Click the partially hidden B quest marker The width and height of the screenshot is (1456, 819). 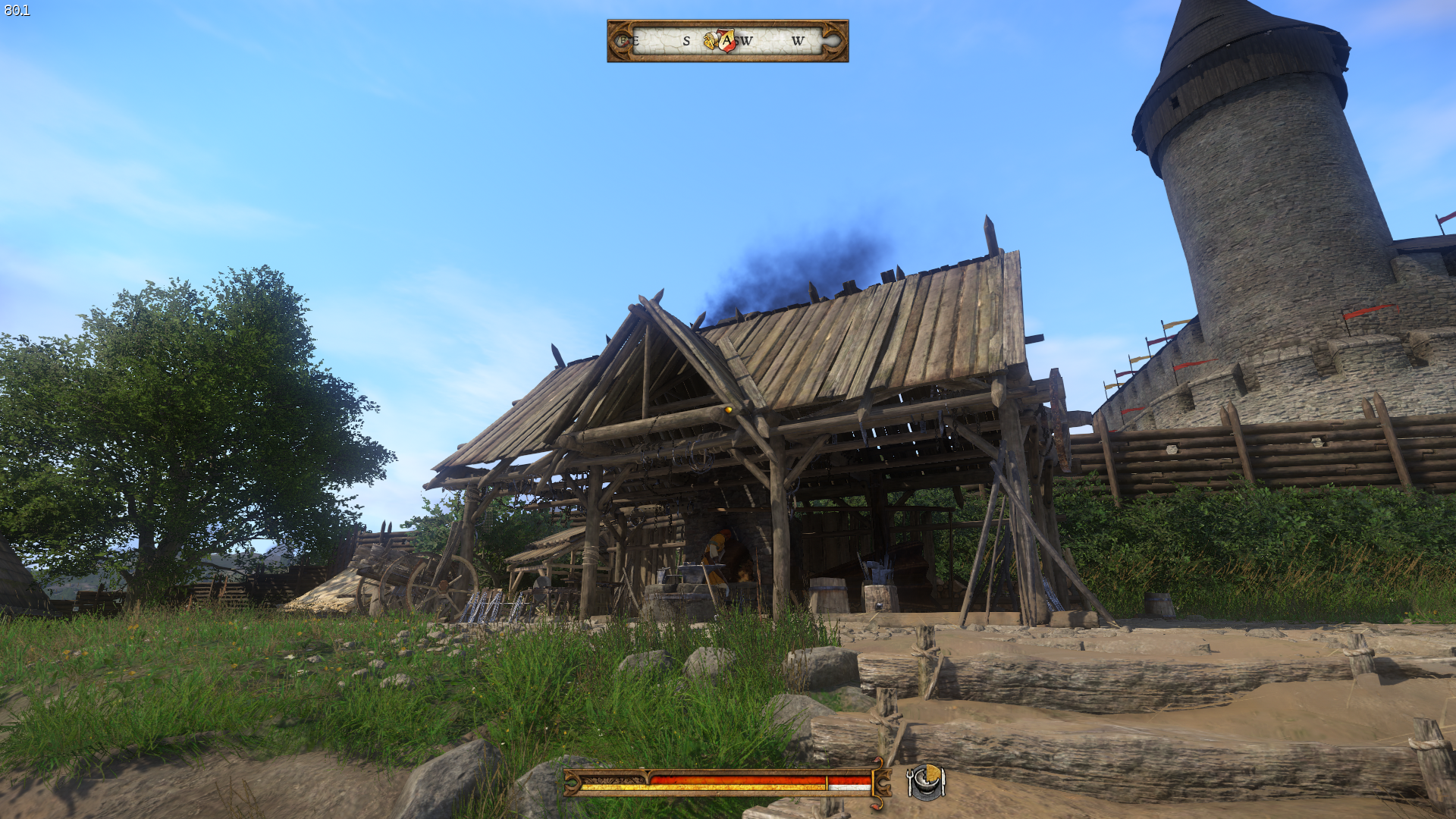click(623, 41)
